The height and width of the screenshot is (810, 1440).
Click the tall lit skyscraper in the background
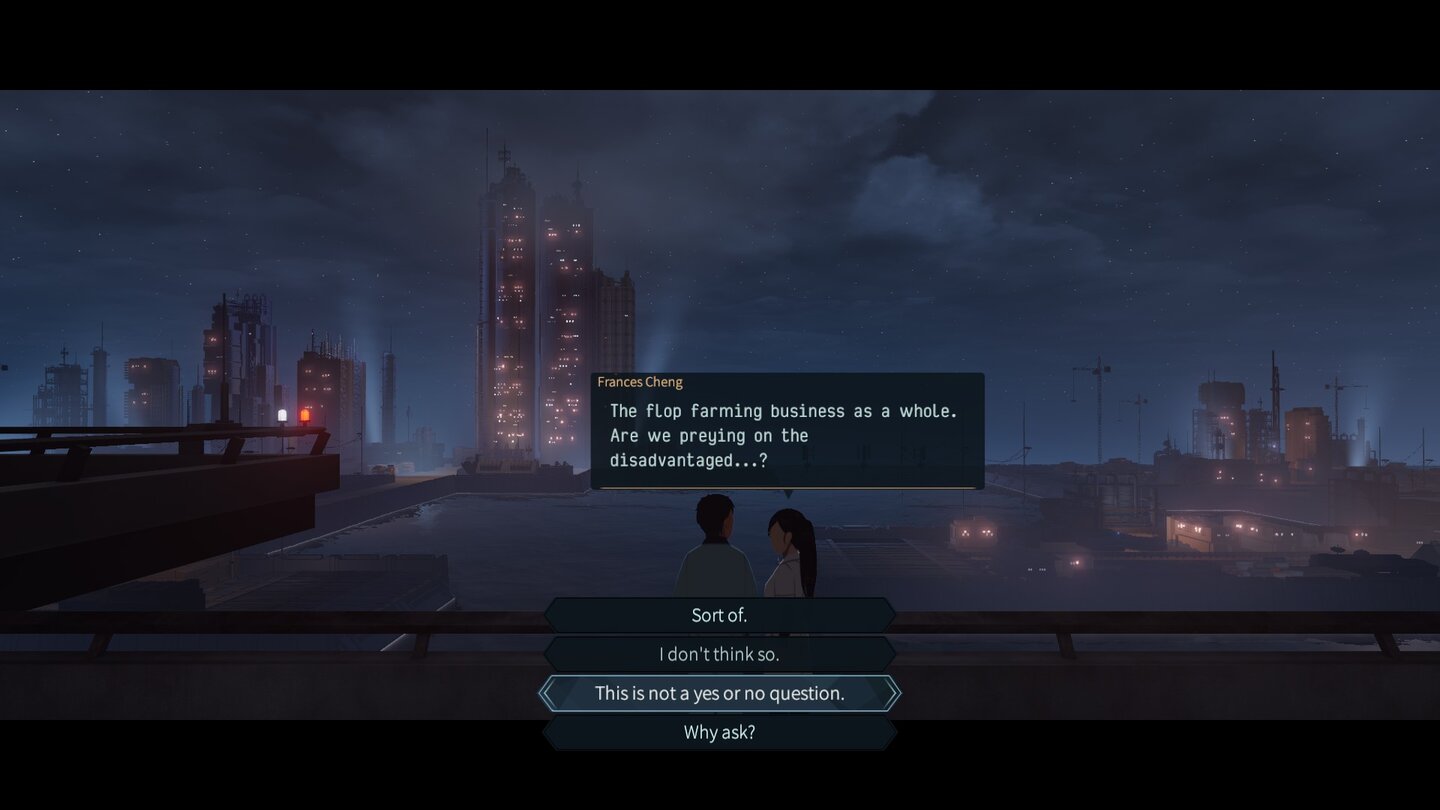pyautogui.click(x=514, y=300)
